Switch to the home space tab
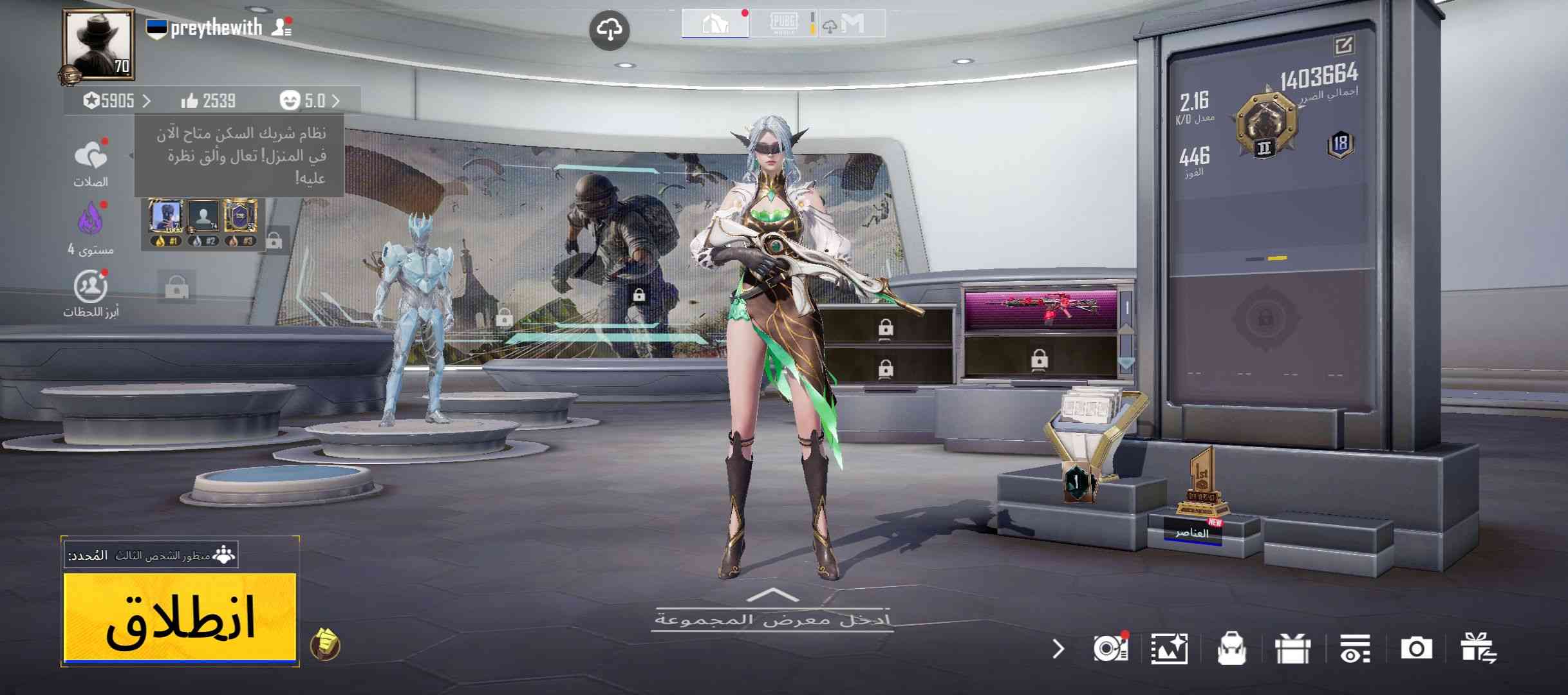The image size is (1568, 695). click(714, 24)
